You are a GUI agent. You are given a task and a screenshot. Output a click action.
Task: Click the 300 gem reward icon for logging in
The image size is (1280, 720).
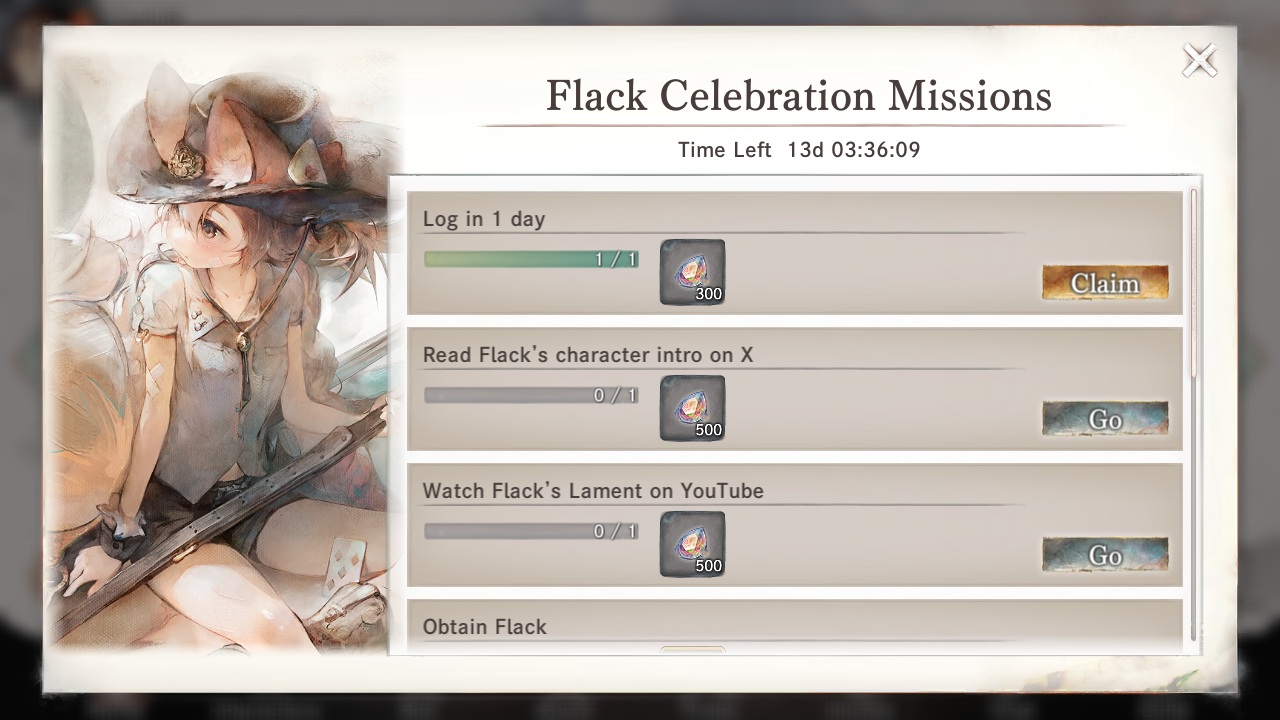(691, 270)
